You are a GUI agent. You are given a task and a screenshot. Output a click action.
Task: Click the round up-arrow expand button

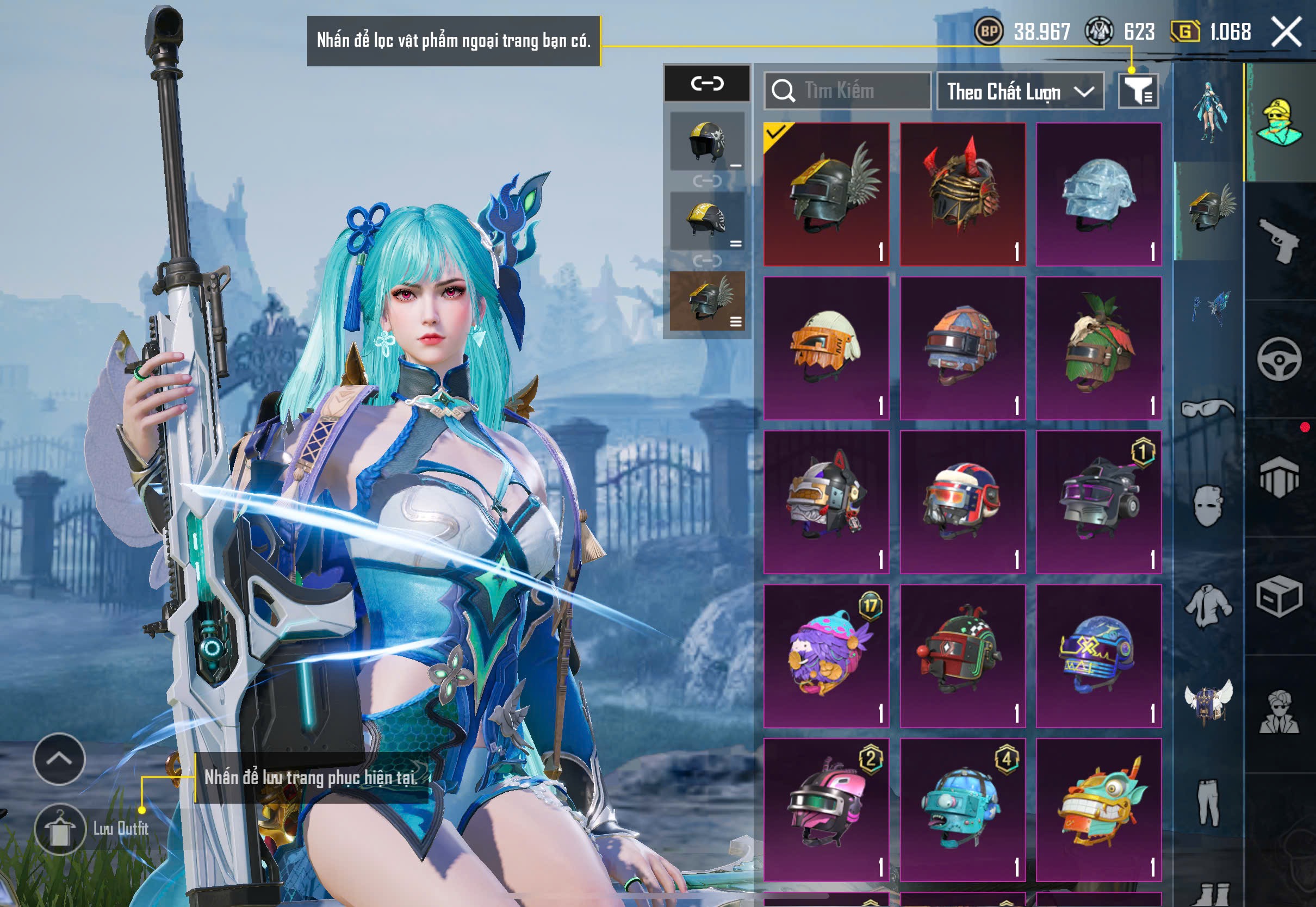point(59,759)
